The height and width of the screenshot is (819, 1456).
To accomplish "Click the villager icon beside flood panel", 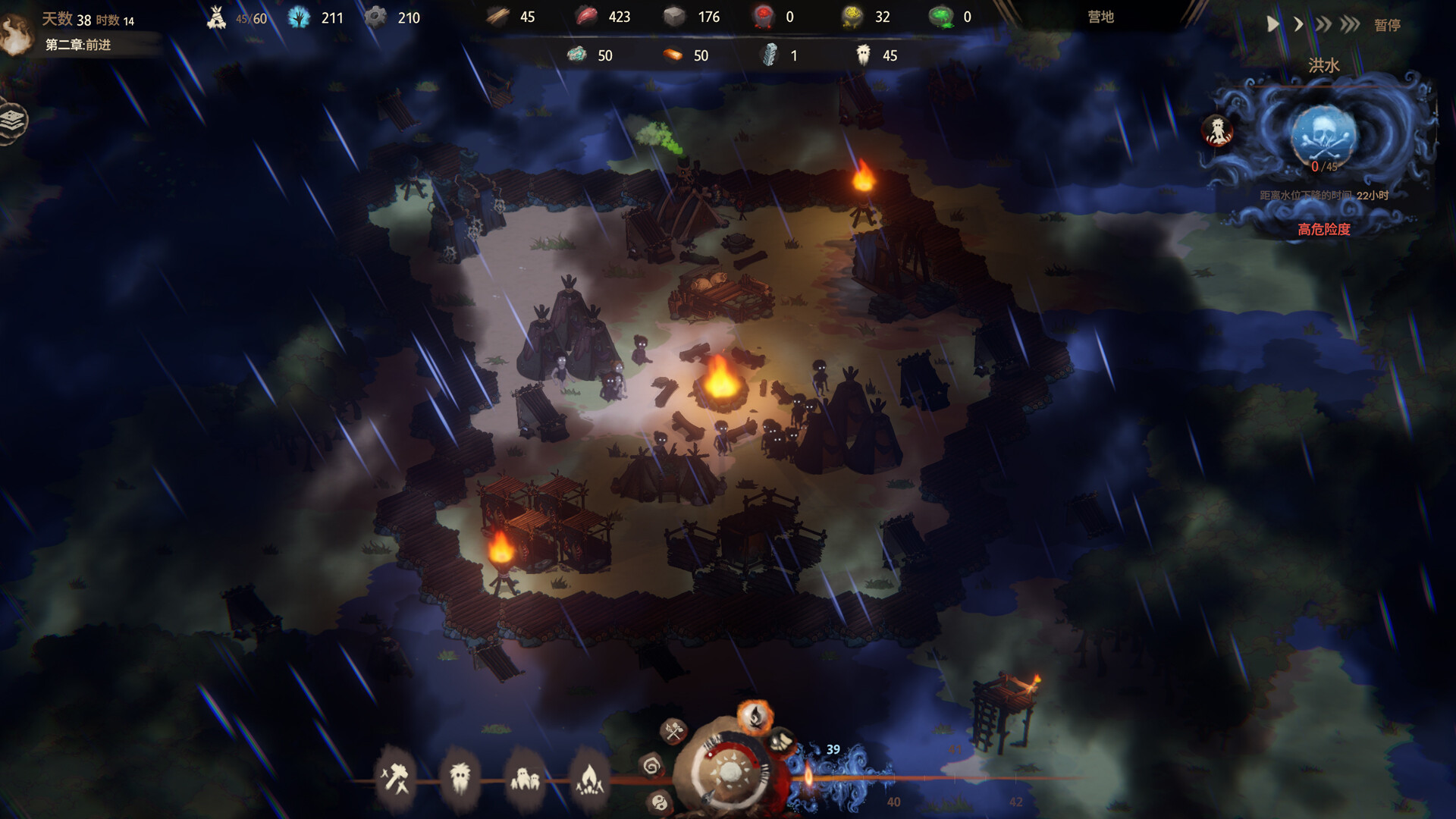I will 1218,130.
